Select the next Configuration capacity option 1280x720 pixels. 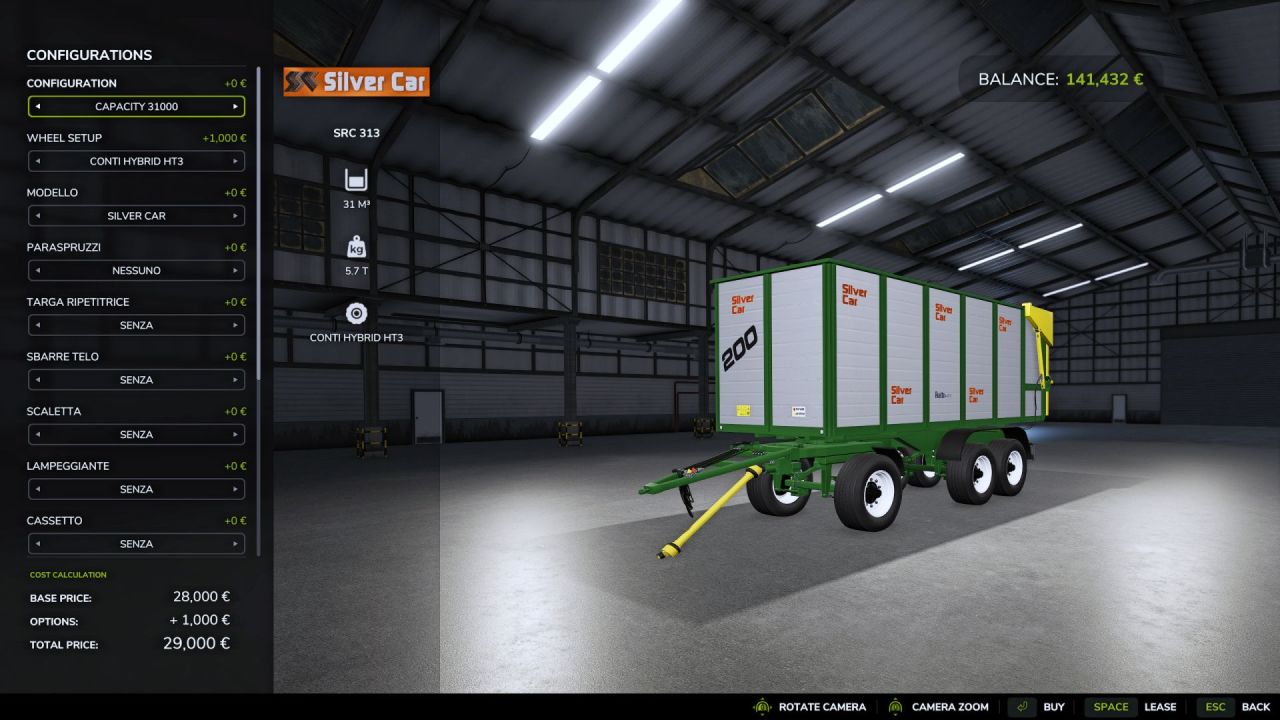[238, 106]
